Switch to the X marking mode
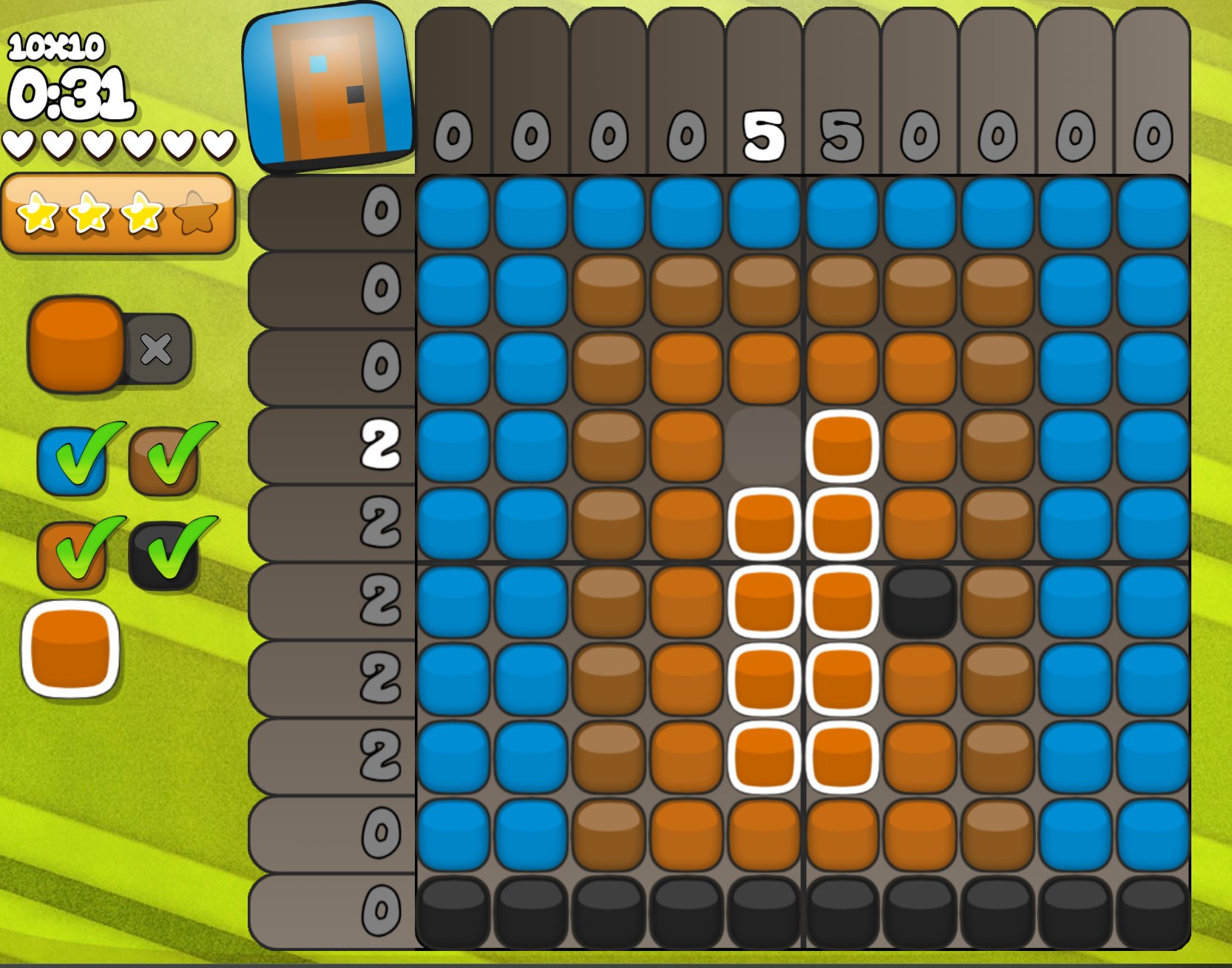The image size is (1232, 968). [157, 349]
